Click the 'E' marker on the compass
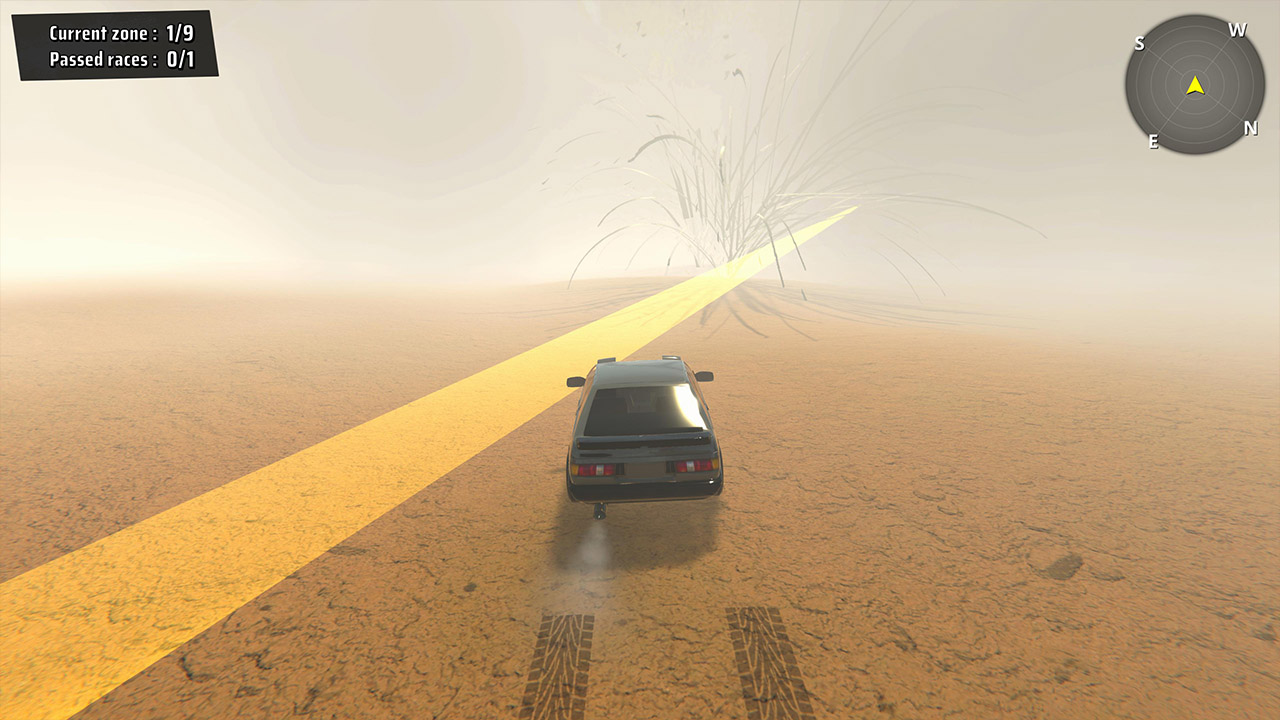 point(1152,139)
